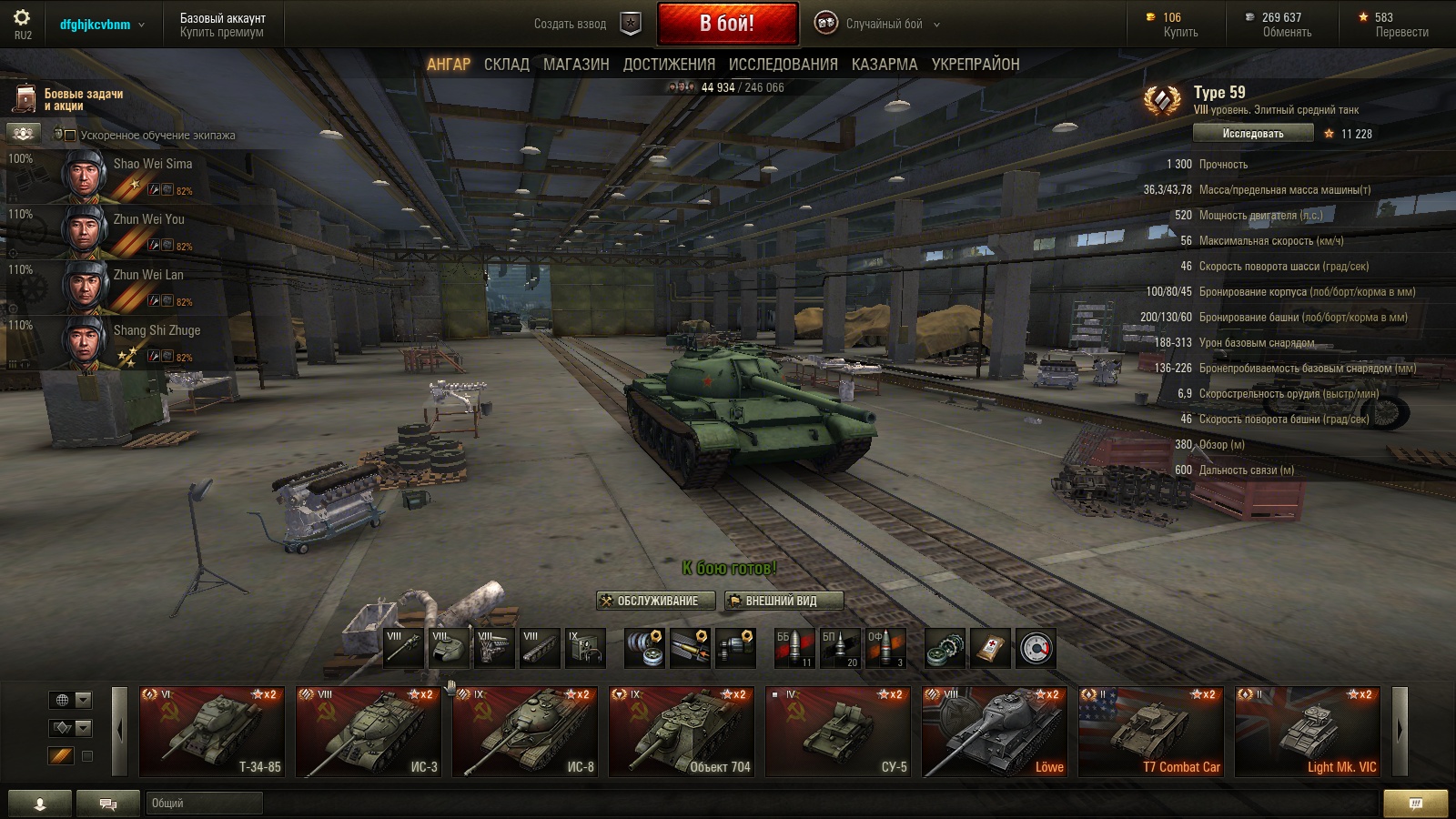Open ВНЕШНИЙ ВИД appearance customization
This screenshot has width=1456, height=819.
click(784, 601)
